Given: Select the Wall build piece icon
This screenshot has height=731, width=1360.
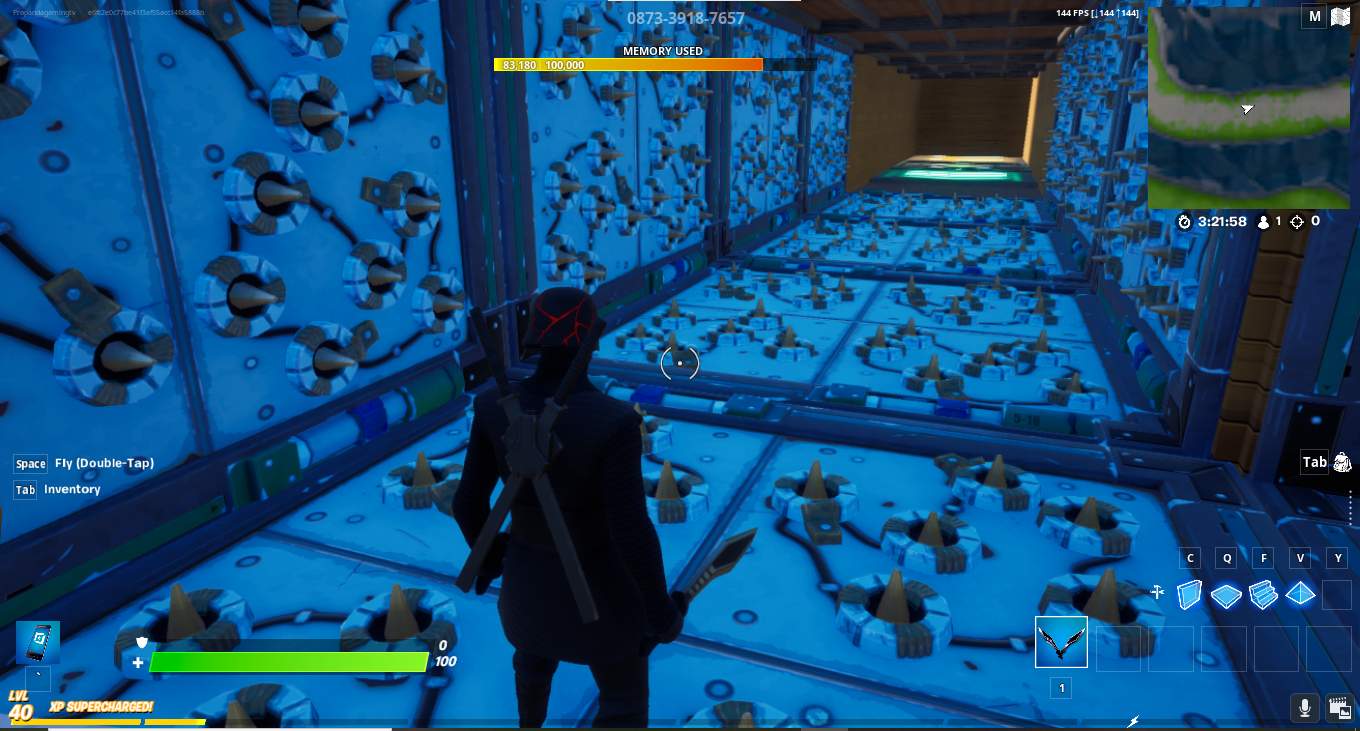Looking at the screenshot, I should click(1189, 594).
